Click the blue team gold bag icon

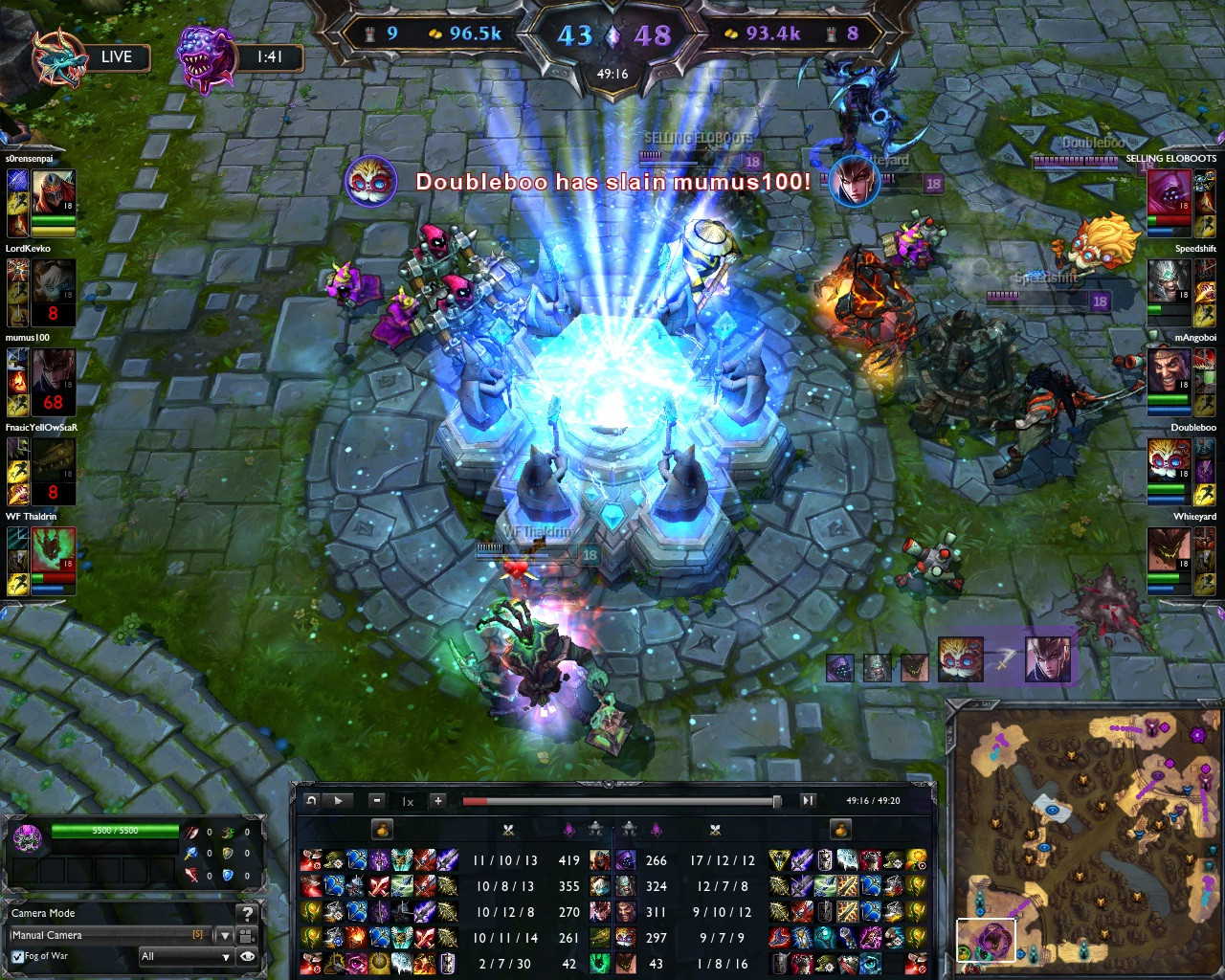tap(382, 829)
